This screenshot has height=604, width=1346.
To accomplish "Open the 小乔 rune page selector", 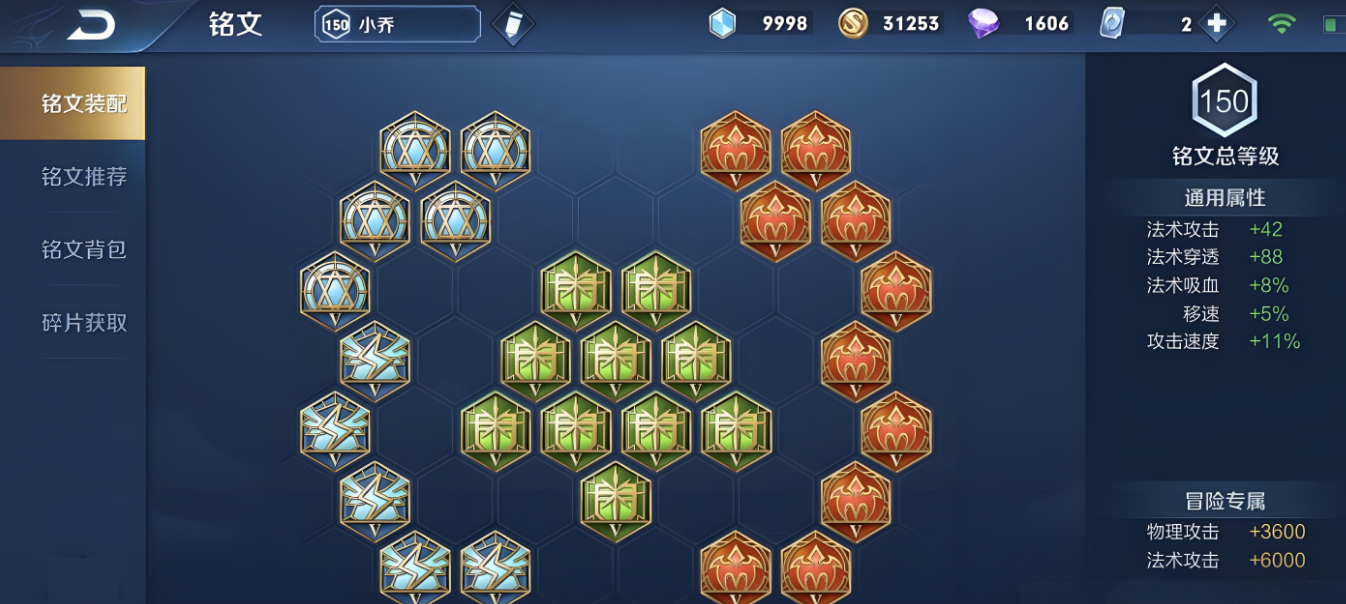I will coord(397,24).
